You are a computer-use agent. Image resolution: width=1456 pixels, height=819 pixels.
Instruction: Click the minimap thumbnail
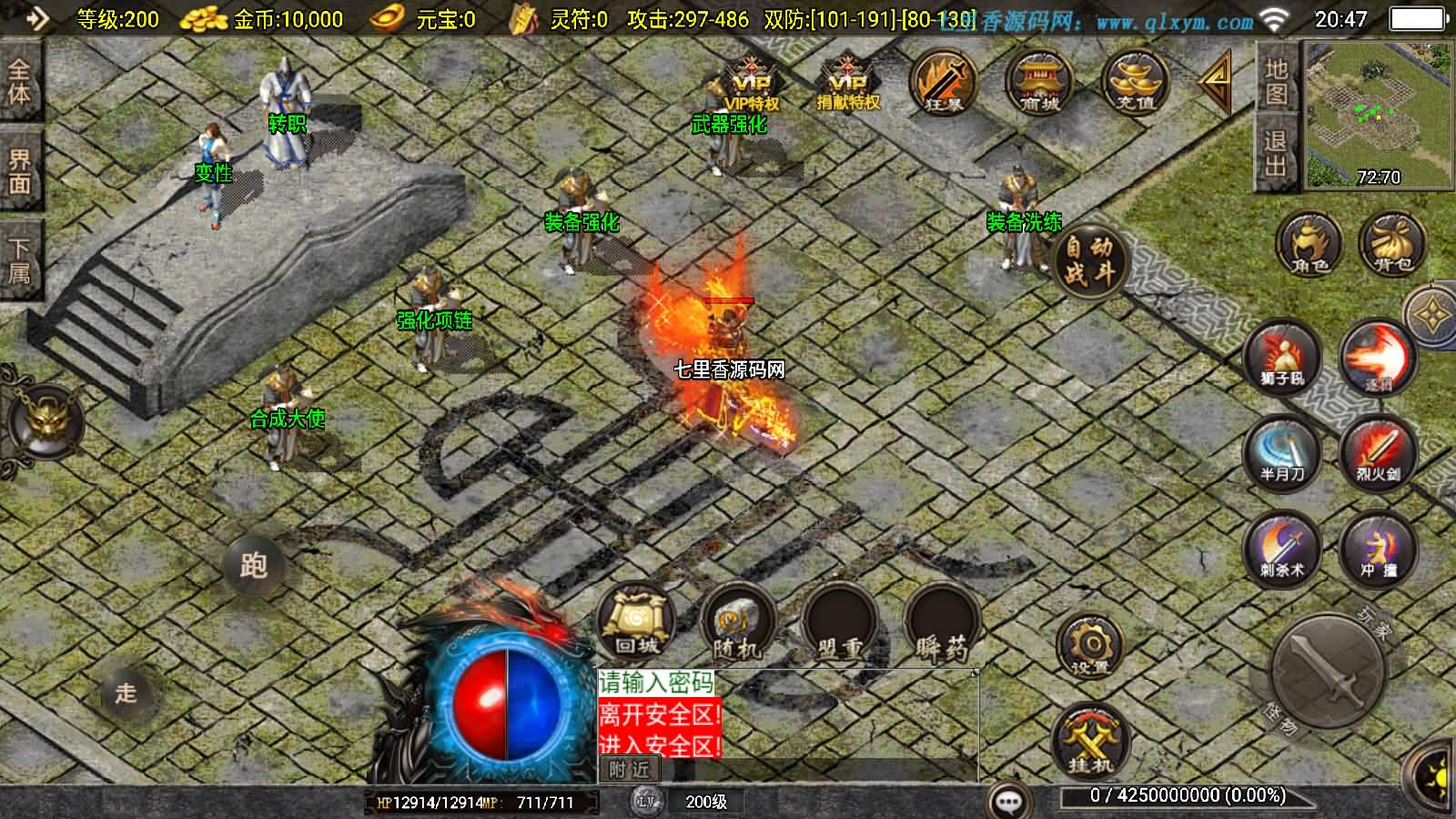point(1377,114)
